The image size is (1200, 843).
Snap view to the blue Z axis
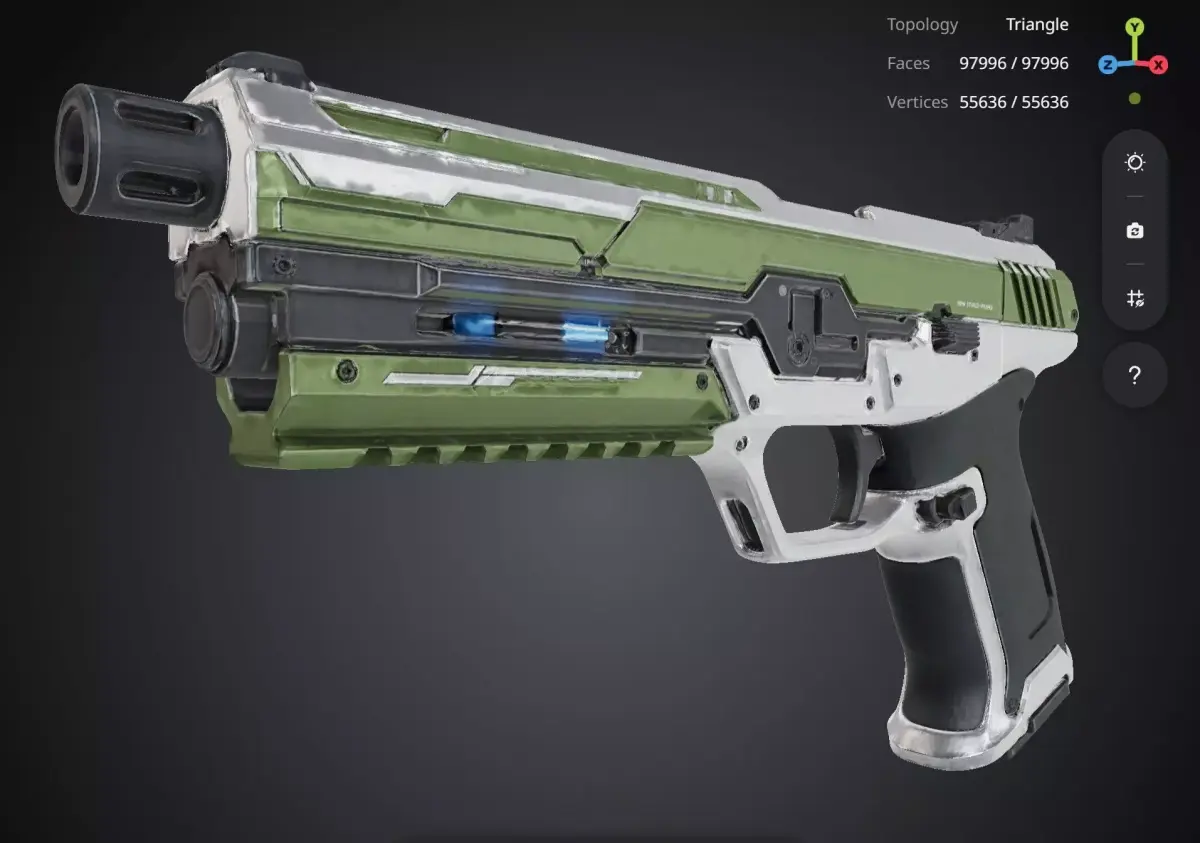(x=1108, y=65)
